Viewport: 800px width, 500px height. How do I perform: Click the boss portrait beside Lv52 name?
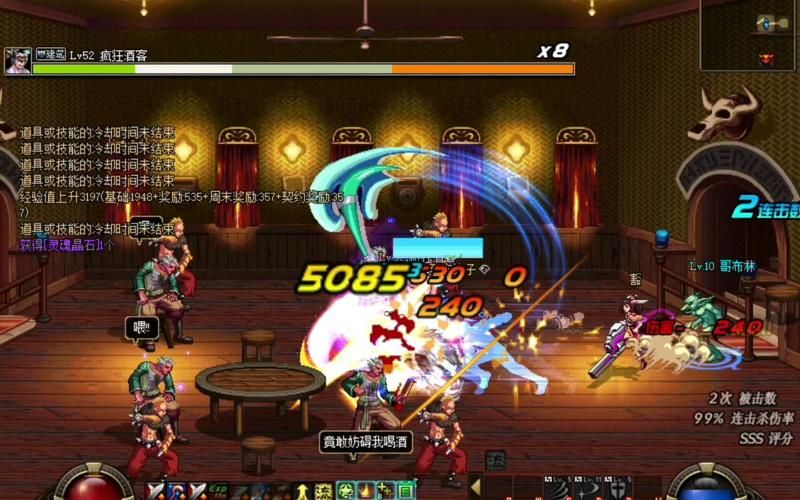tap(17, 60)
